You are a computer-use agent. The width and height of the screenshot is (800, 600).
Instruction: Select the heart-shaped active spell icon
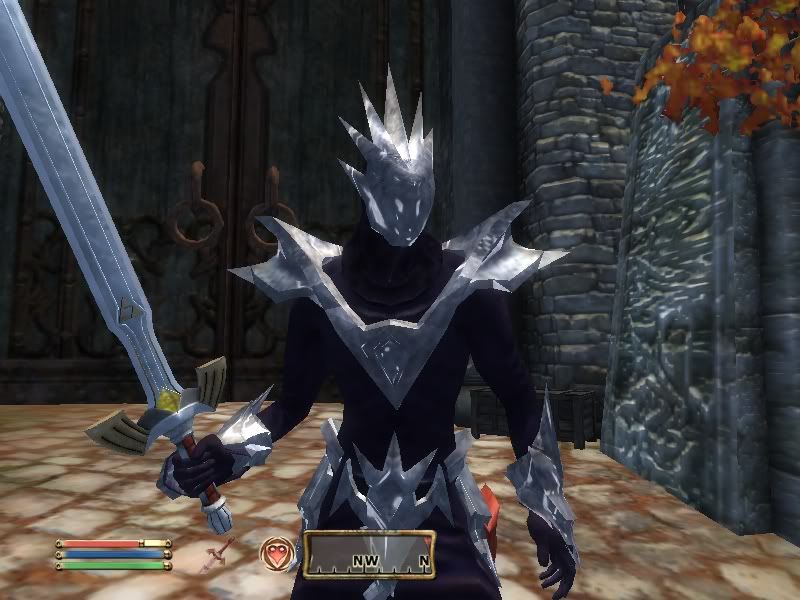(276, 553)
